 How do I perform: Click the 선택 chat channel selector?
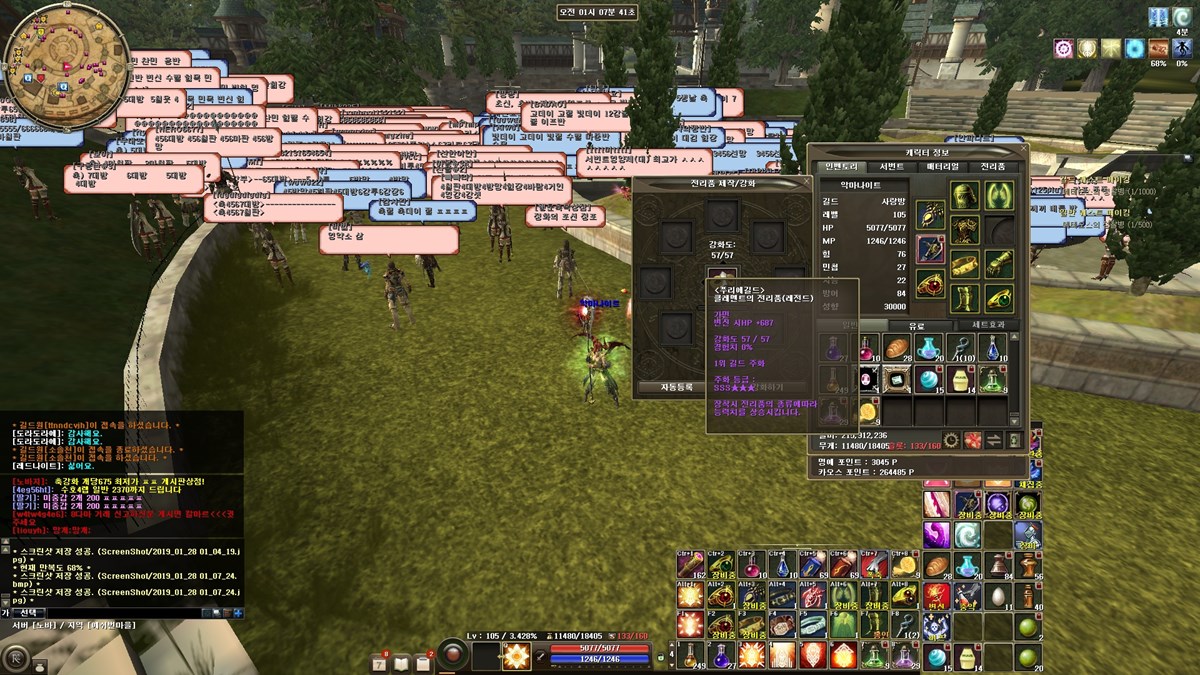pos(29,612)
